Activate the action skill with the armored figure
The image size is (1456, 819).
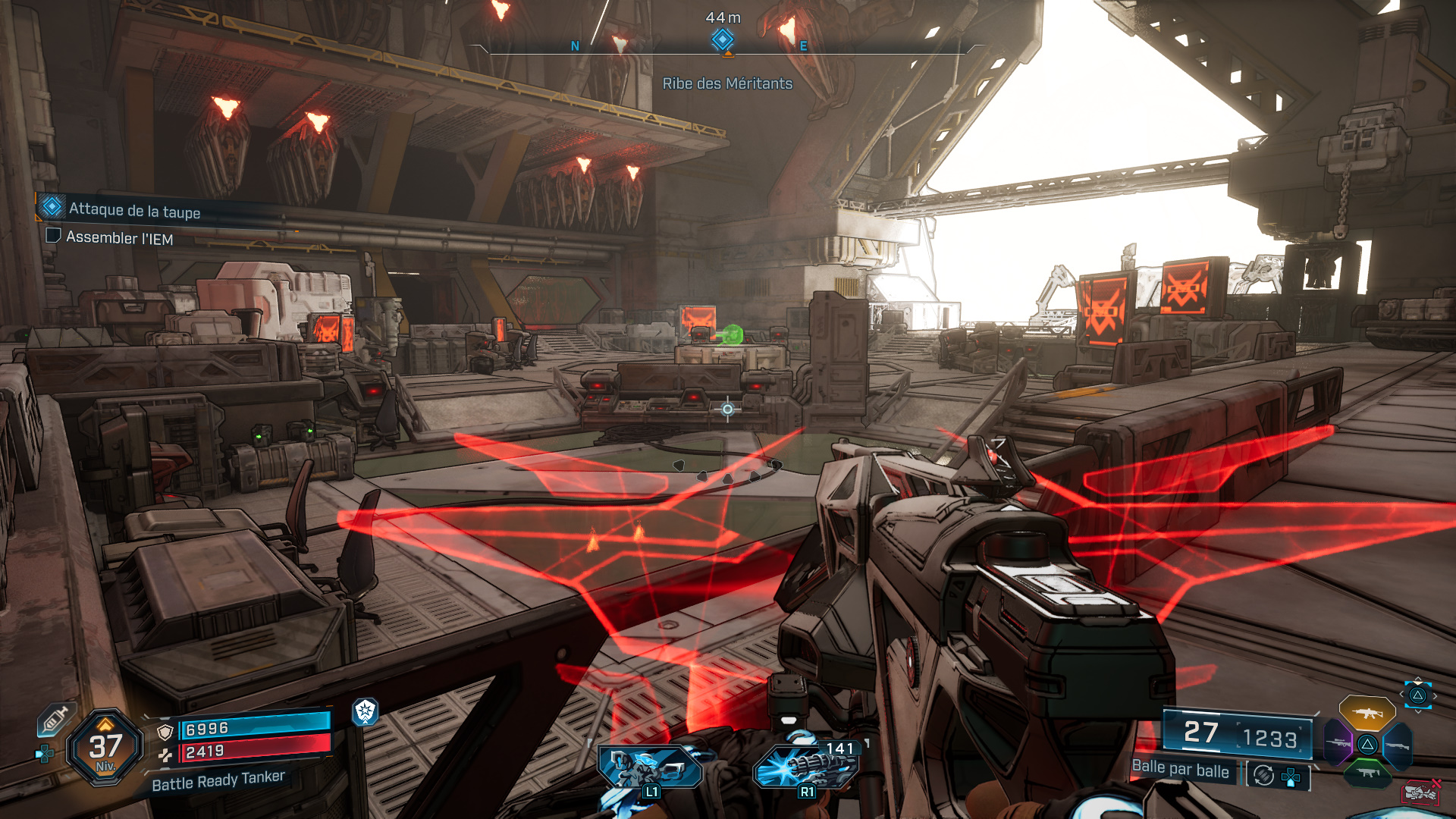pos(649,767)
